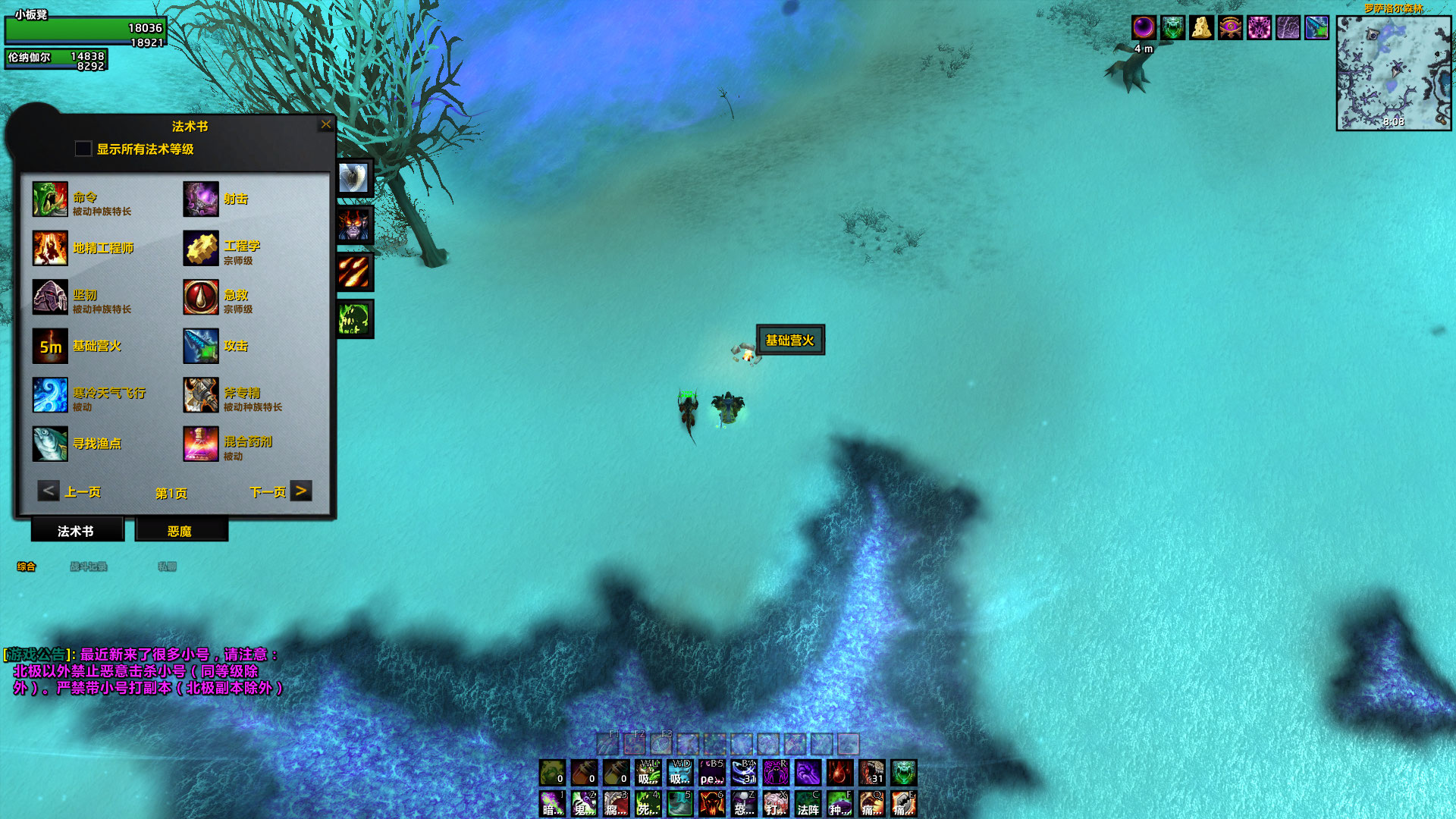
Task: Enable the 显示所有法术等级 checkbox
Action: click(x=83, y=149)
